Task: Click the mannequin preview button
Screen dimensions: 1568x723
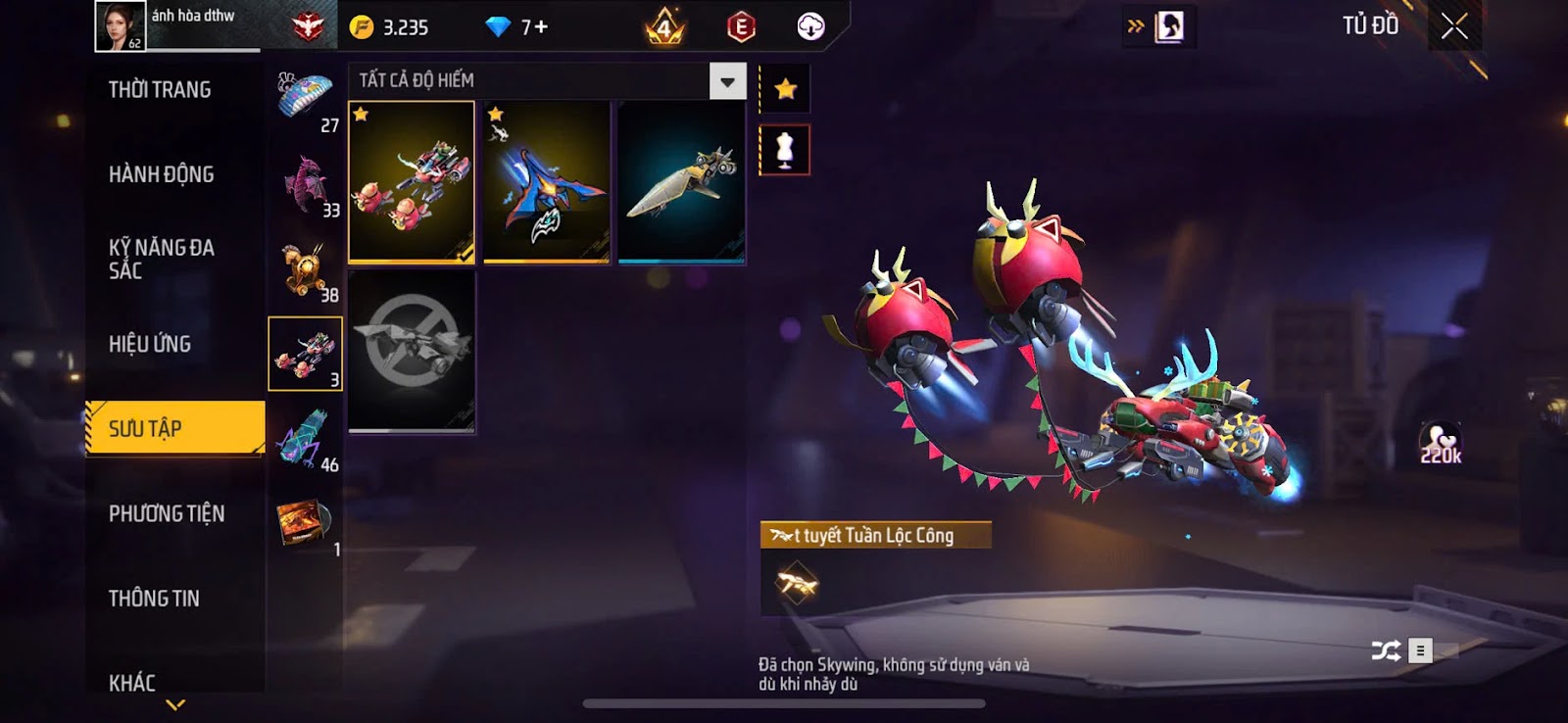Action: (x=785, y=150)
